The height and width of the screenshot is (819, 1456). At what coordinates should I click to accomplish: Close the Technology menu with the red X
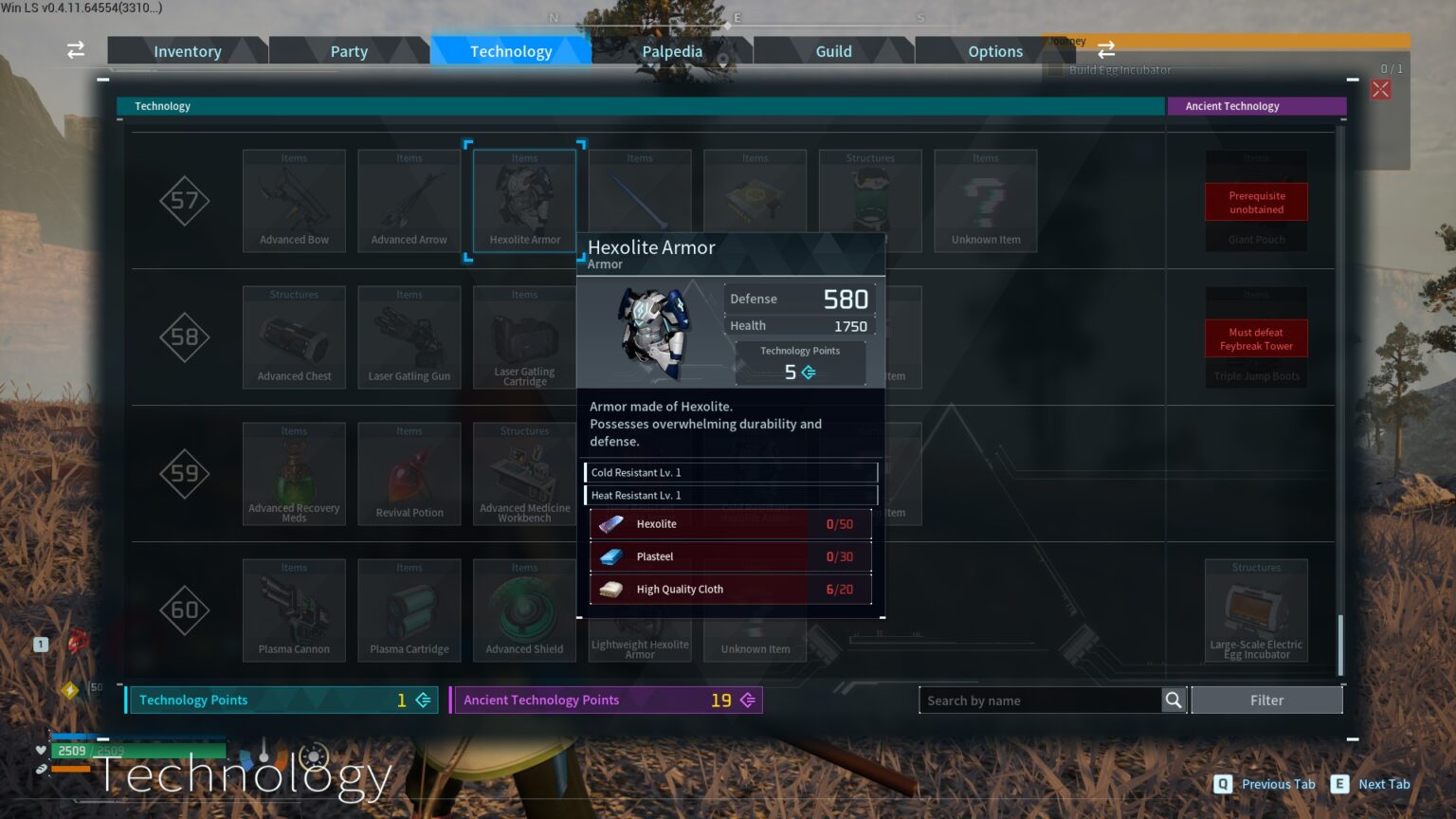pos(1380,89)
